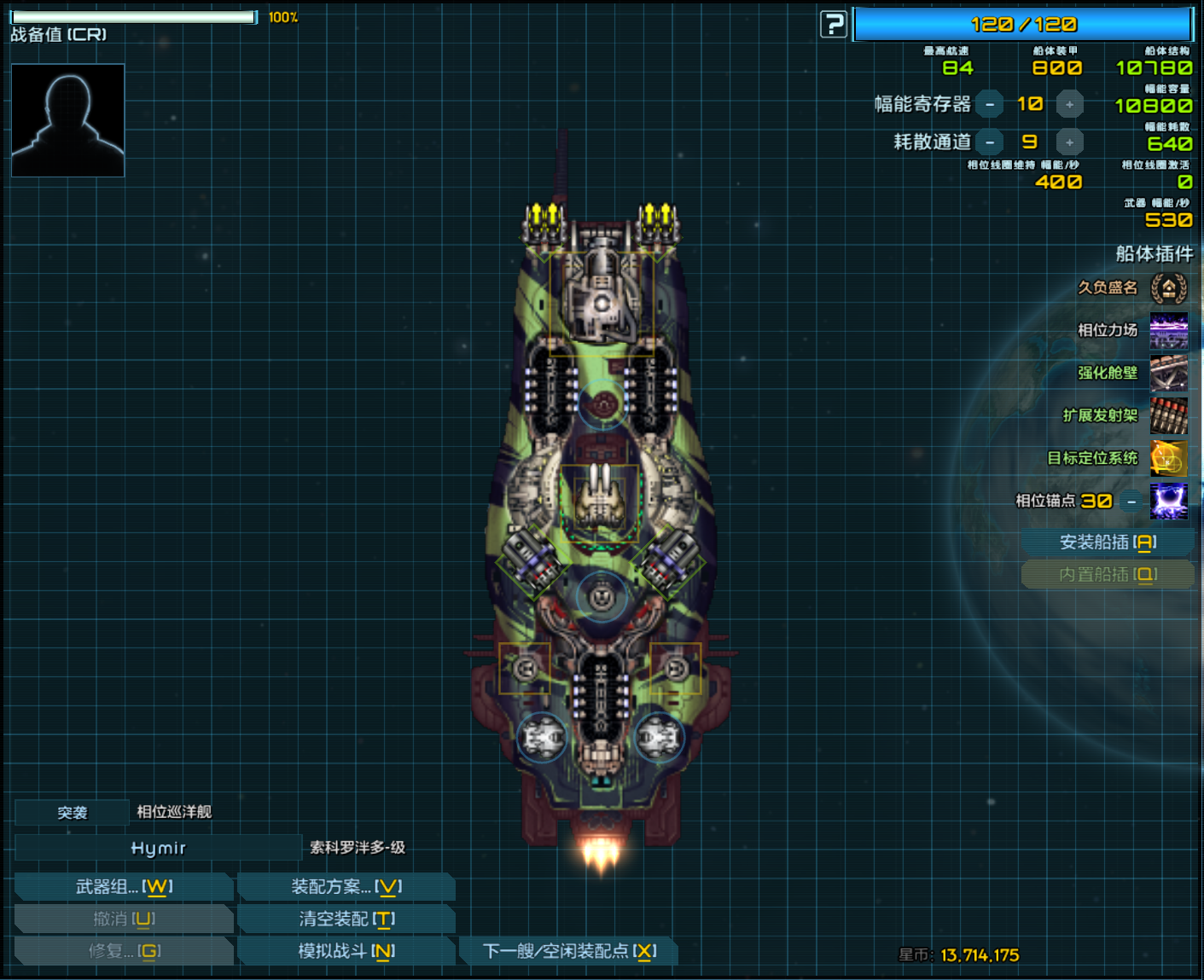This screenshot has height=980, width=1204.
Task: Select the 相位力场 hullmod icon
Action: coord(1168,331)
